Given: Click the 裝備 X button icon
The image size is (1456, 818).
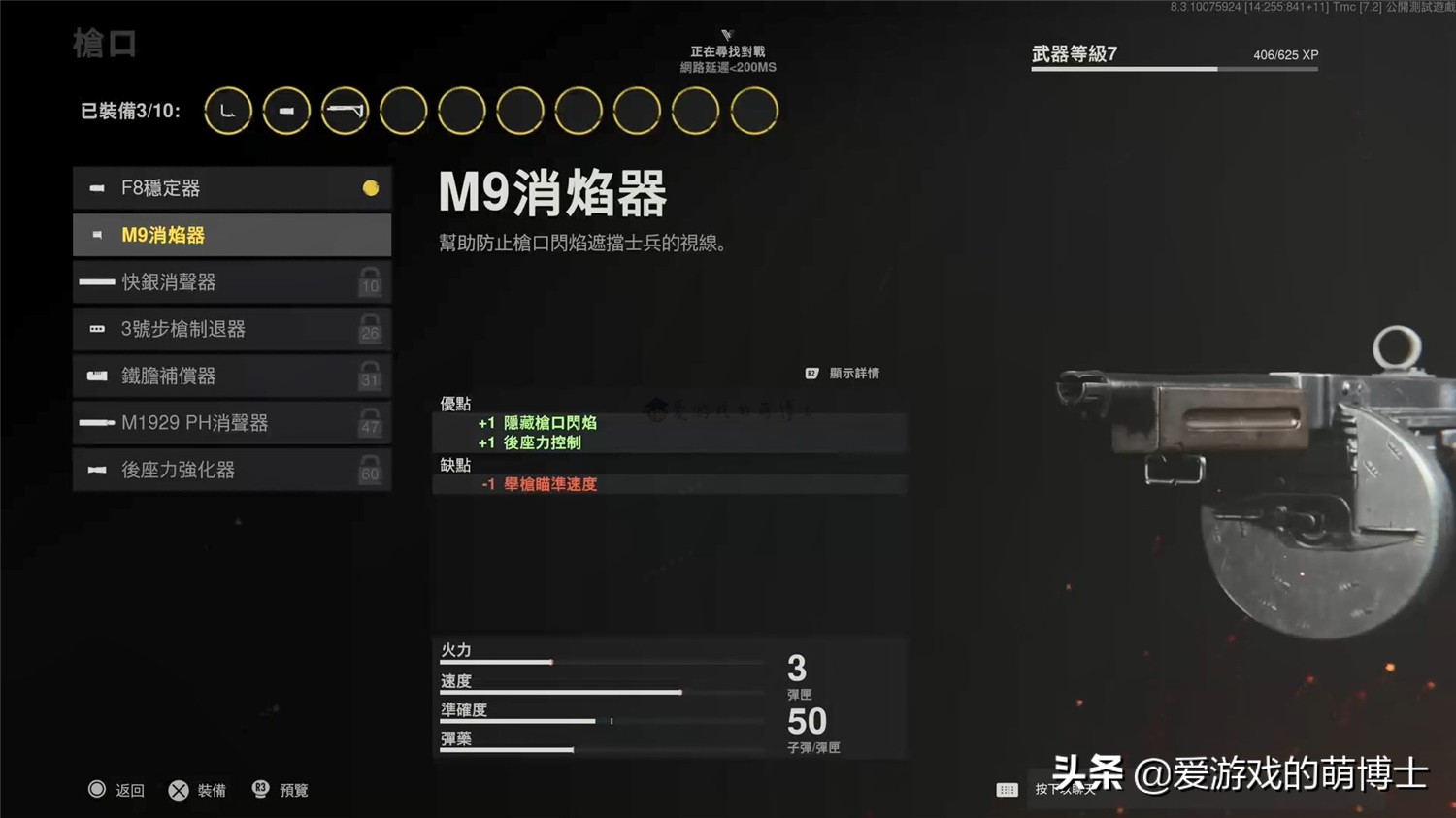Looking at the screenshot, I should click(x=179, y=790).
